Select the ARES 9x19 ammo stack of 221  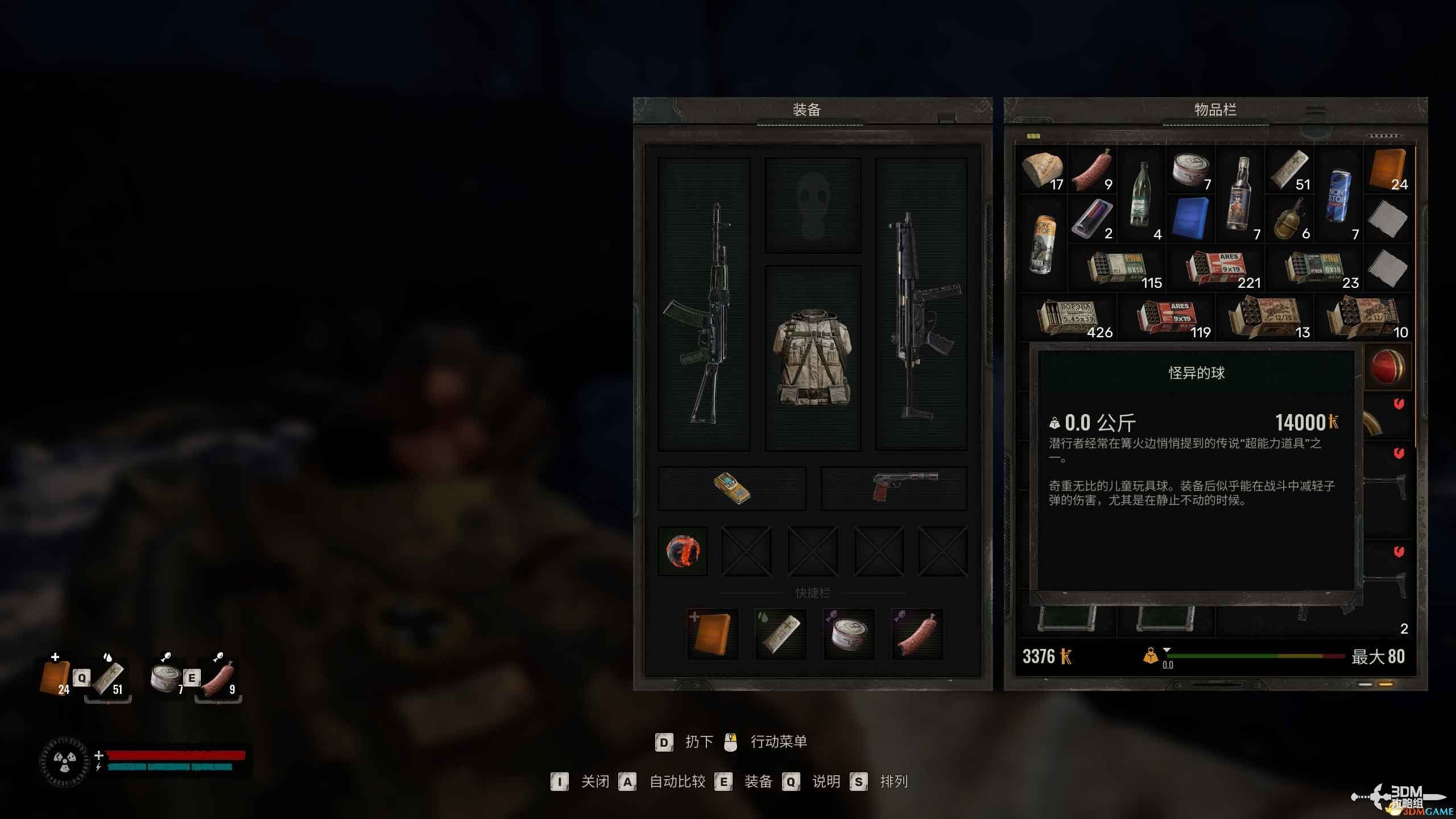pos(1215,268)
